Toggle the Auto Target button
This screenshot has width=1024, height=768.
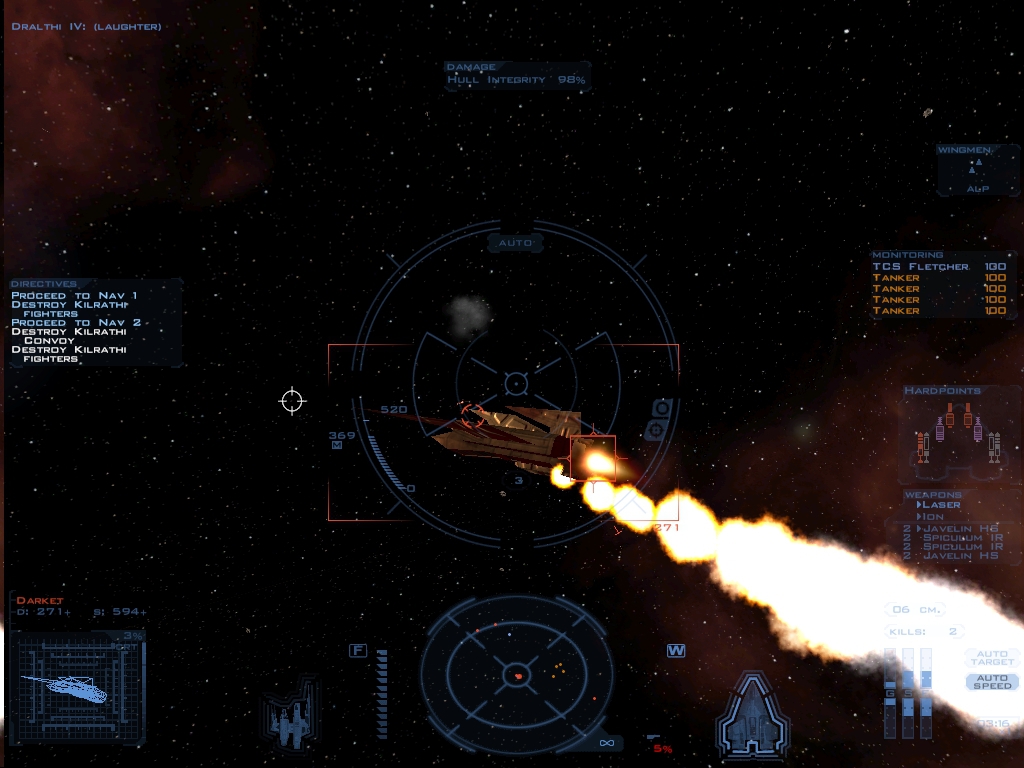[x=991, y=658]
